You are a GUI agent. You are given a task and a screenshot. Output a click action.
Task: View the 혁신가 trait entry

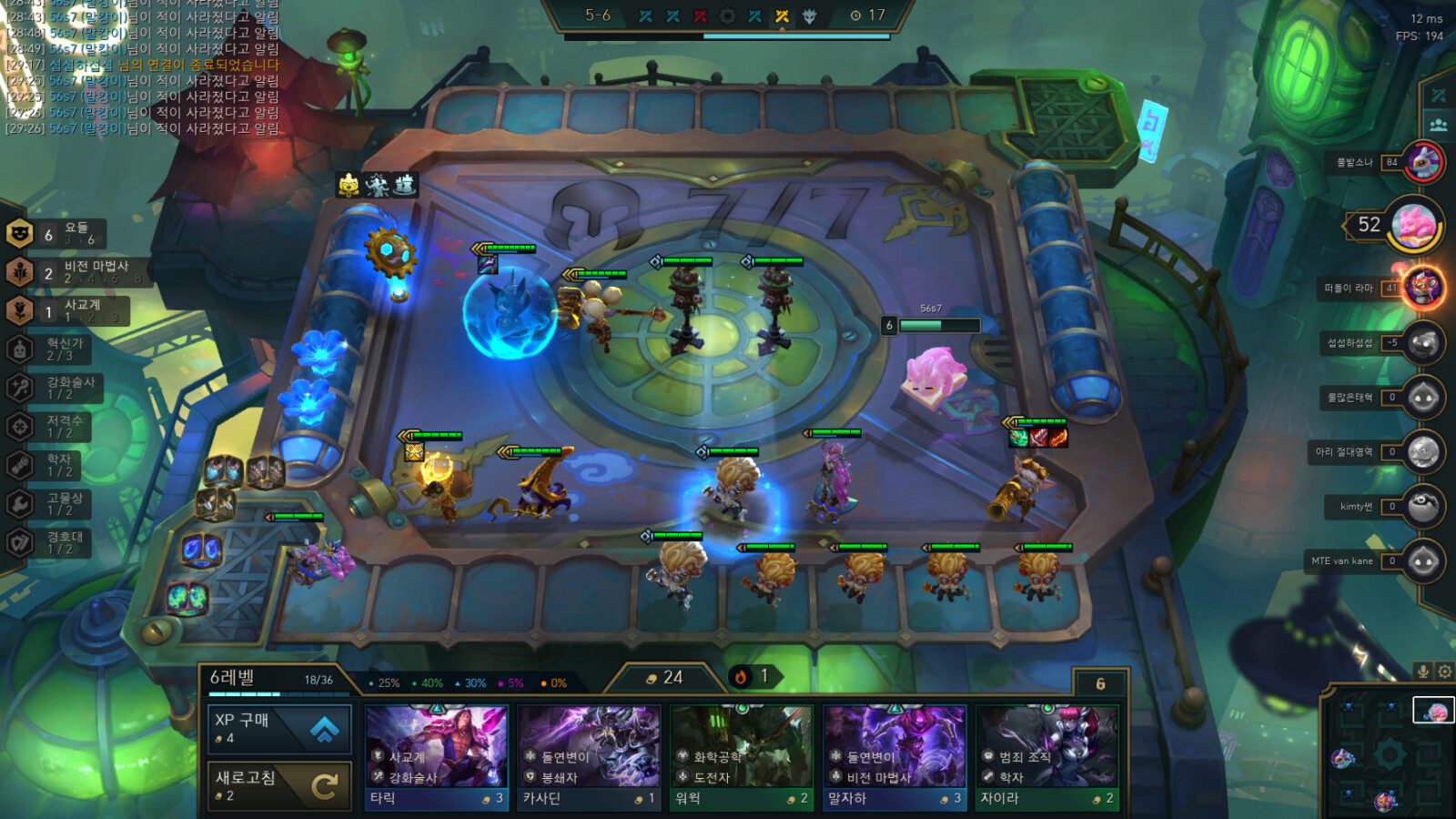[x=53, y=349]
